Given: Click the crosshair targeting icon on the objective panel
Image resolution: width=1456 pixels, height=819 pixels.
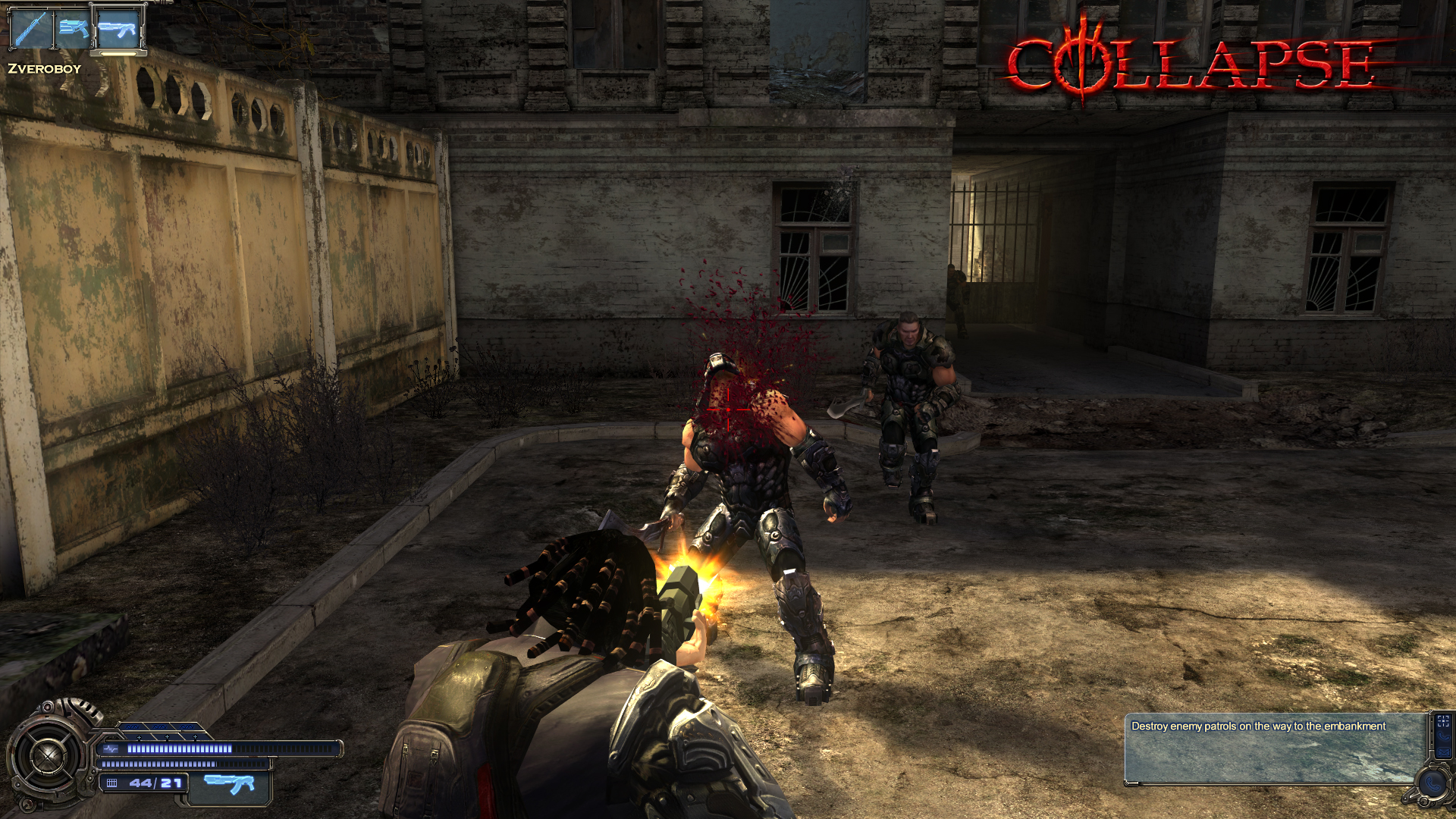Looking at the screenshot, I should click(x=1443, y=721).
